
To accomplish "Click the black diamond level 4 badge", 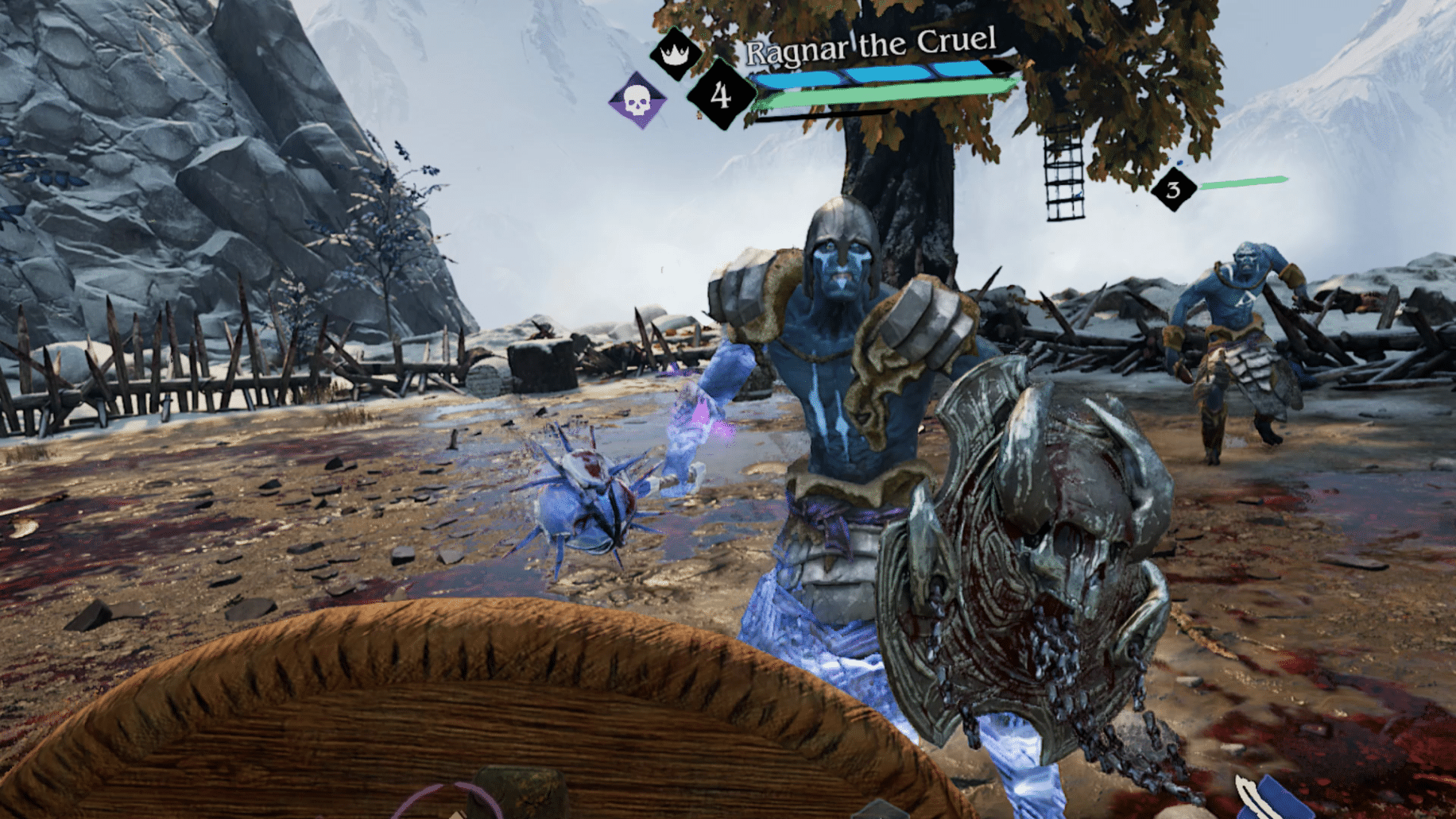I will click(719, 95).
